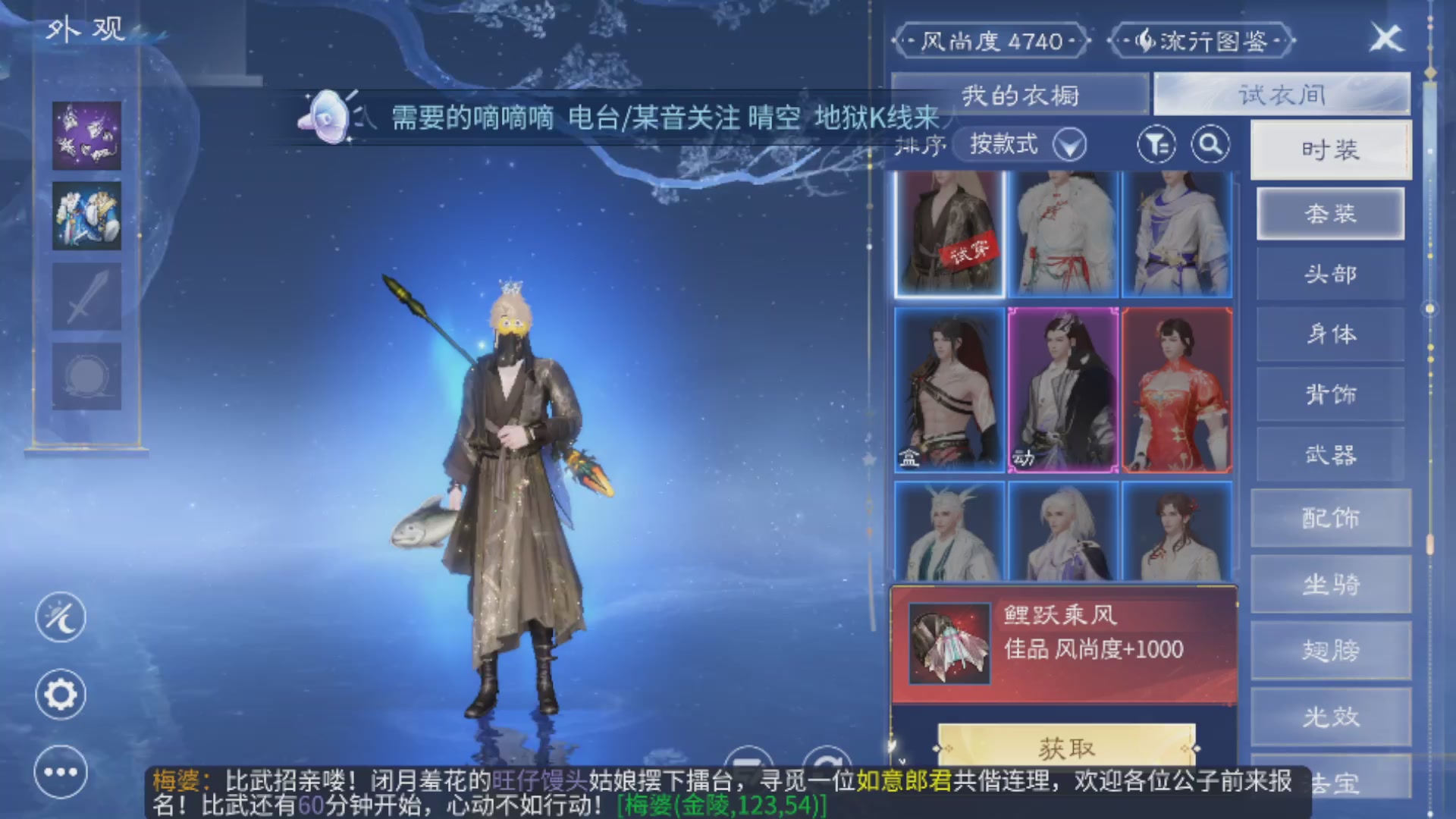This screenshot has width=1456, height=819.
Task: Click the 风尚度 4740 score display
Action: pyautogui.click(x=990, y=42)
